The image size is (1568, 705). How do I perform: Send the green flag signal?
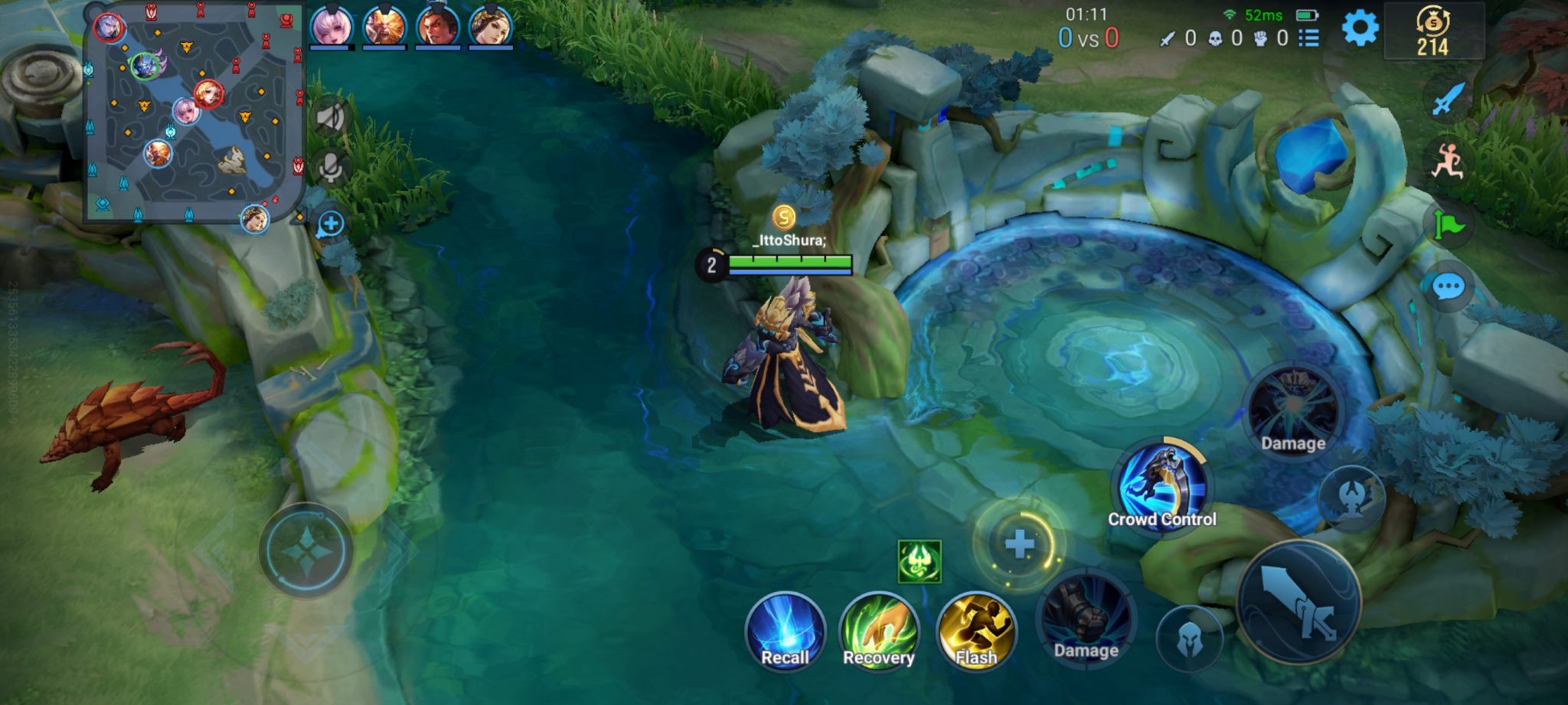(1448, 225)
